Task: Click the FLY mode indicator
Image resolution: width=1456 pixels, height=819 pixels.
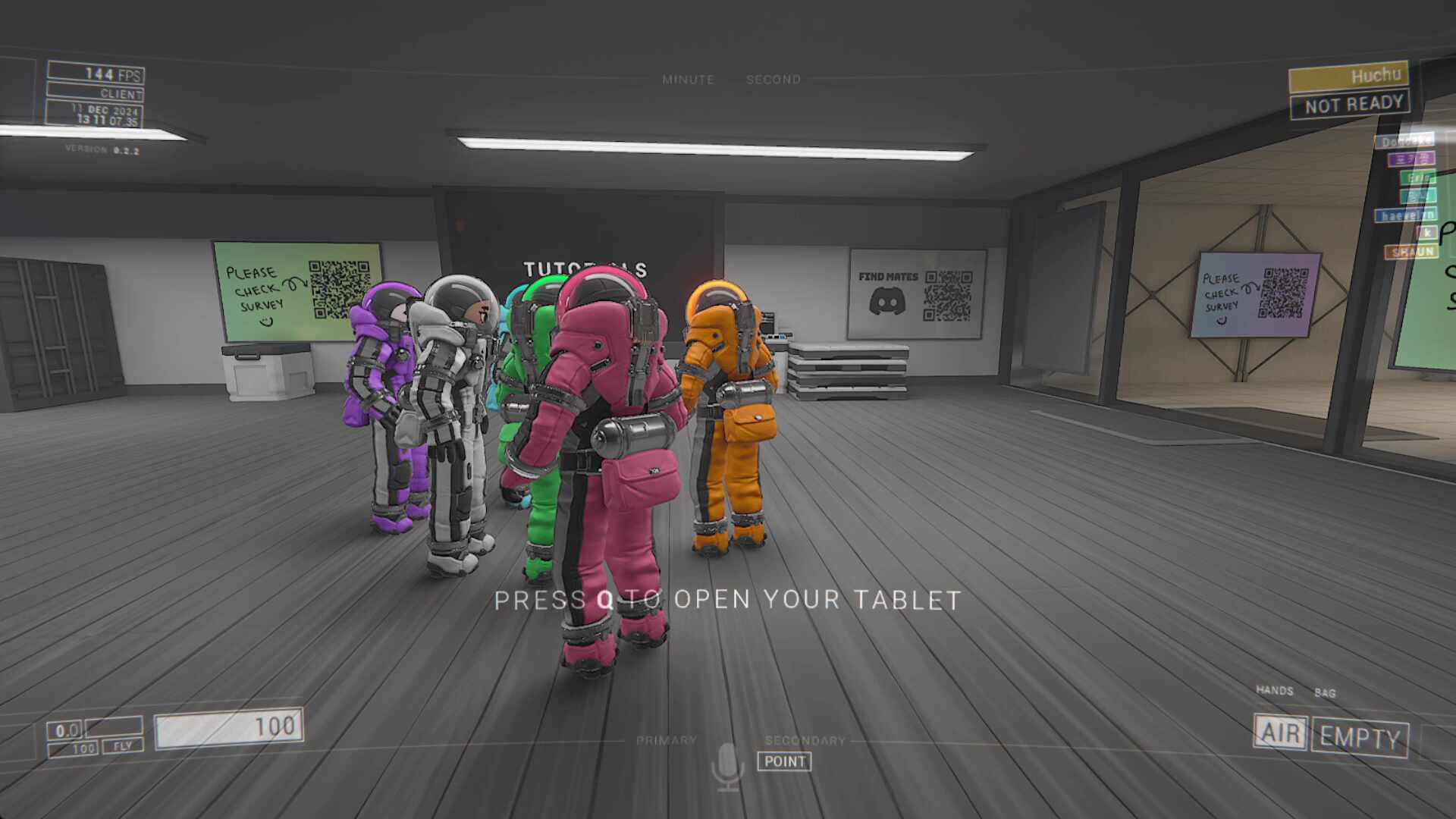Action: [122, 746]
